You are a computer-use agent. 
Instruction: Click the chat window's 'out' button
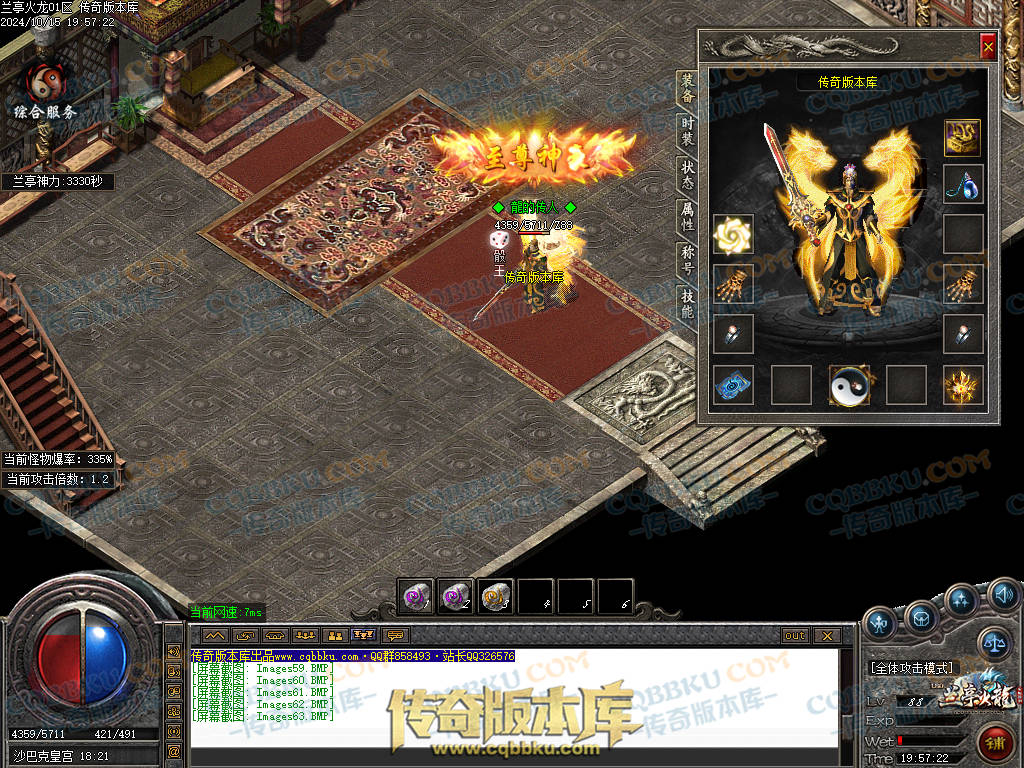click(x=795, y=635)
